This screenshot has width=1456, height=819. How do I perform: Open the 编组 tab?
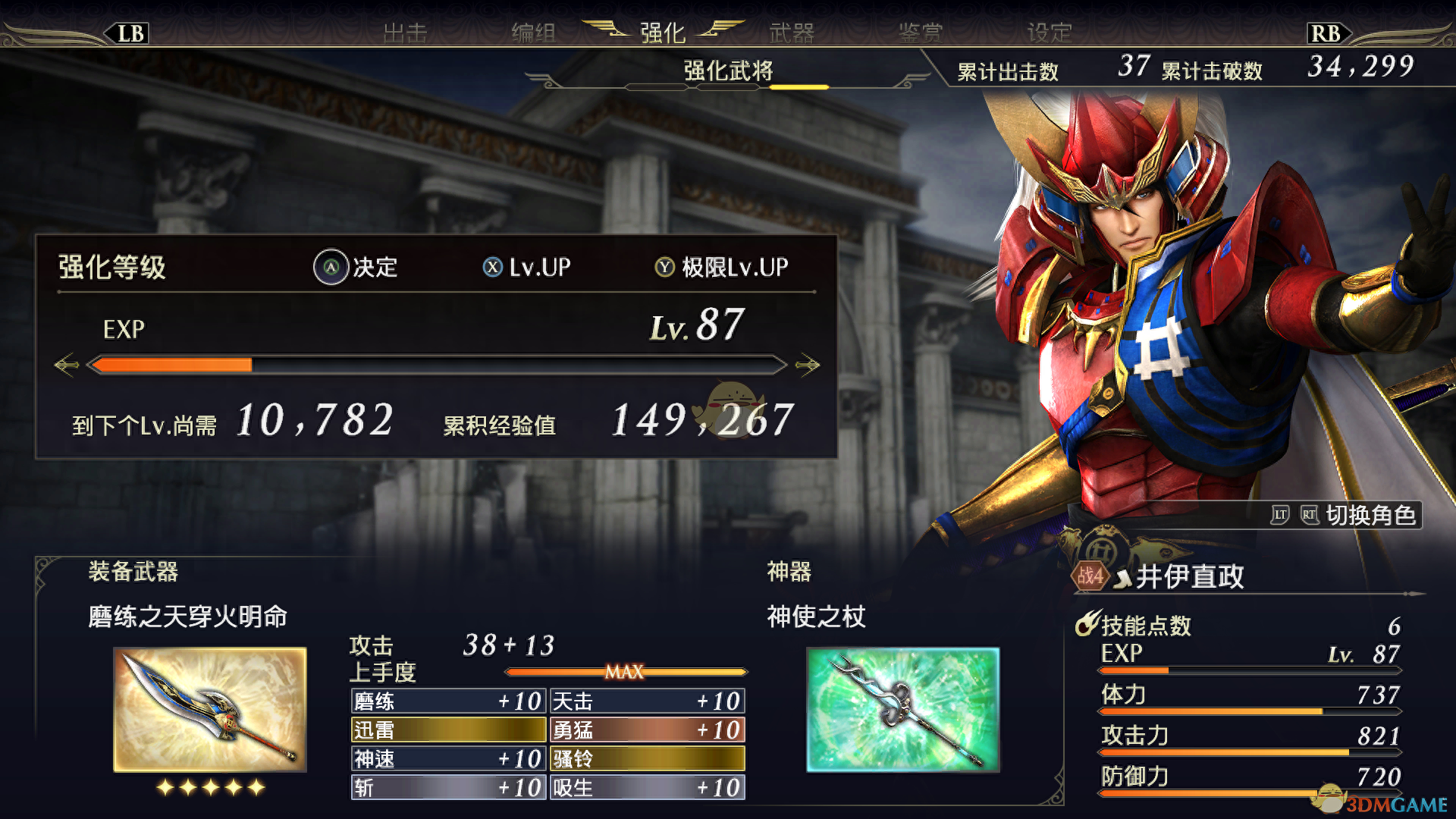pyautogui.click(x=534, y=33)
